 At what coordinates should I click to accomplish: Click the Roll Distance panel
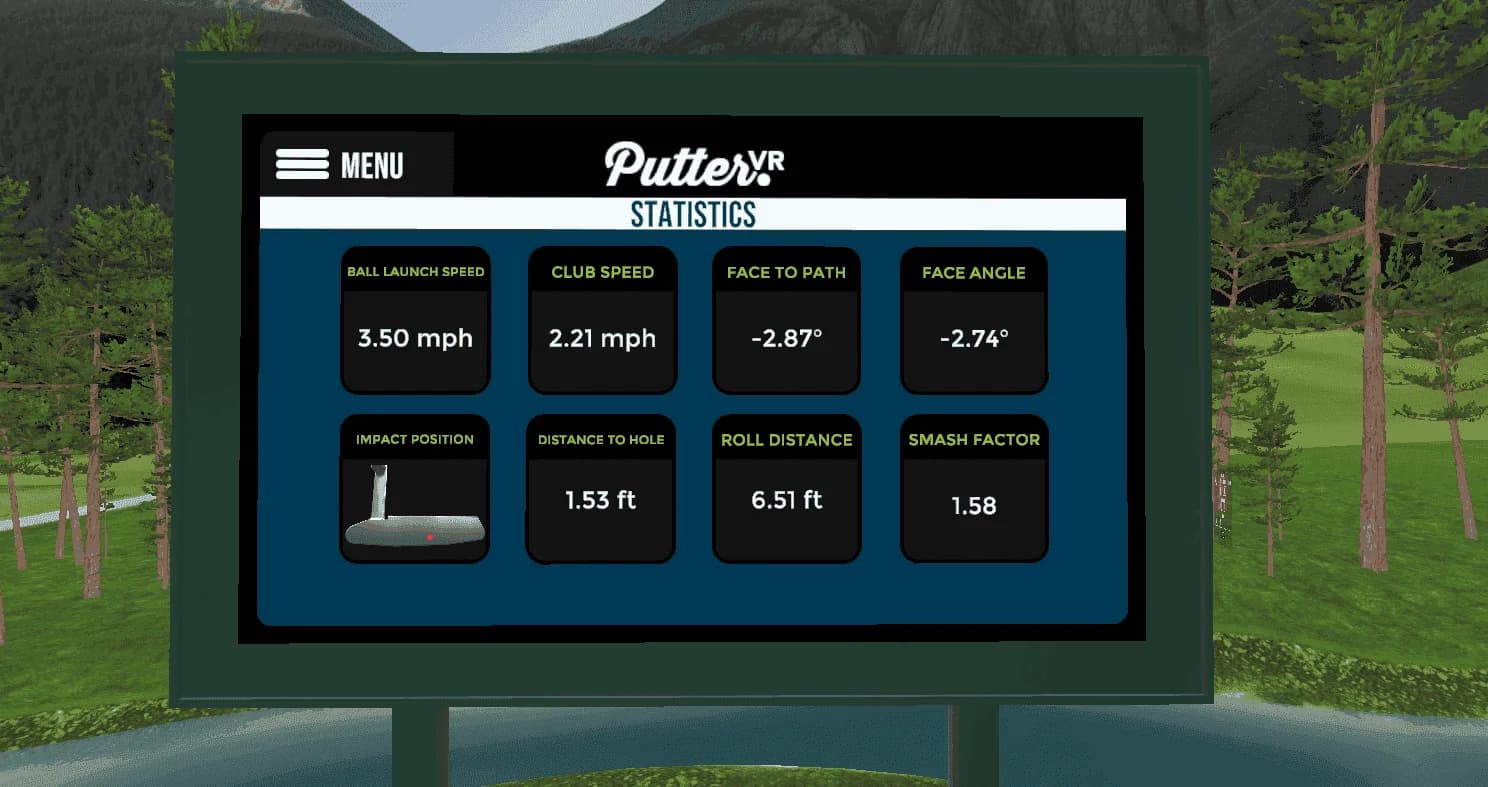pyautogui.click(x=786, y=487)
